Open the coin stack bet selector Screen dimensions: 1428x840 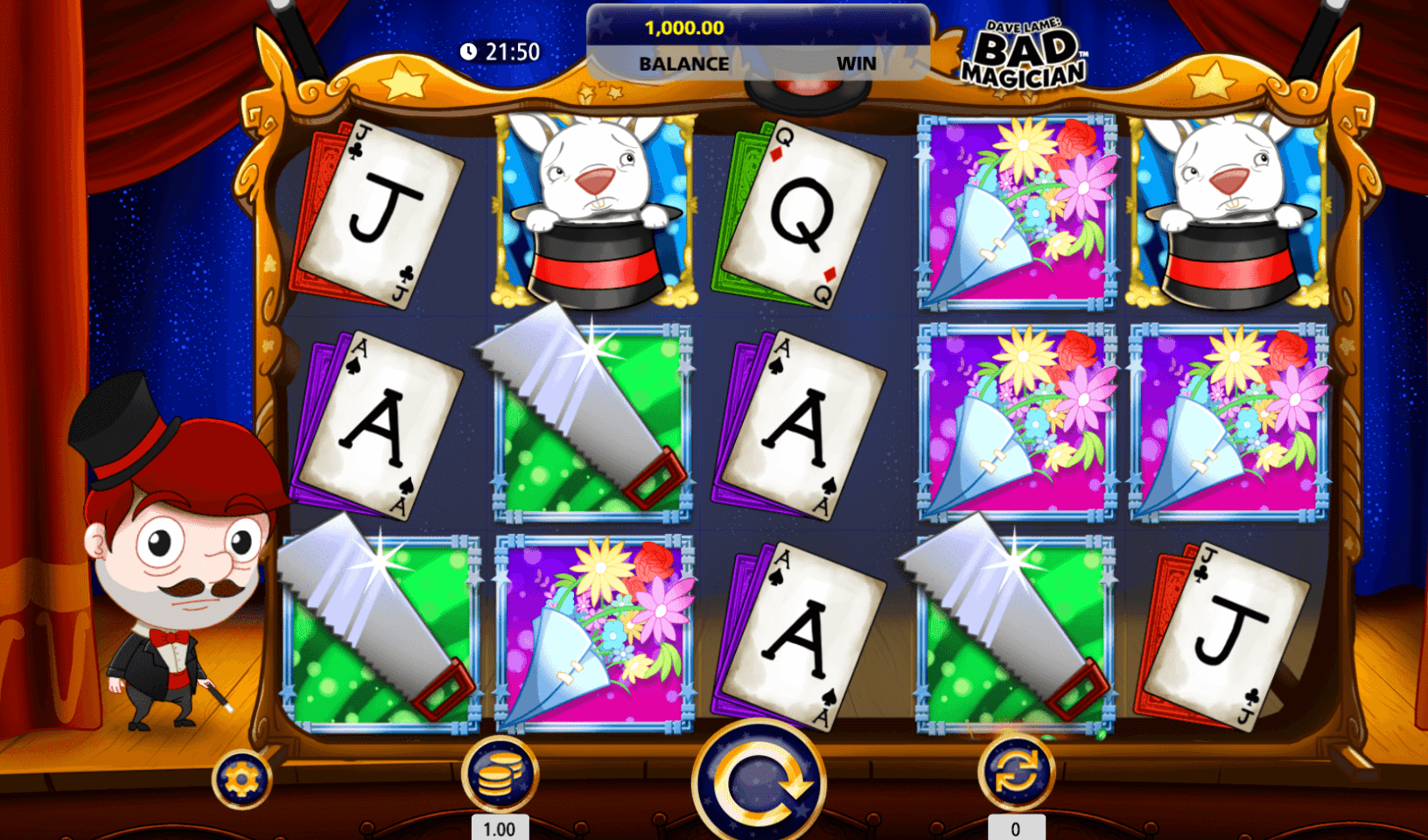[x=500, y=775]
